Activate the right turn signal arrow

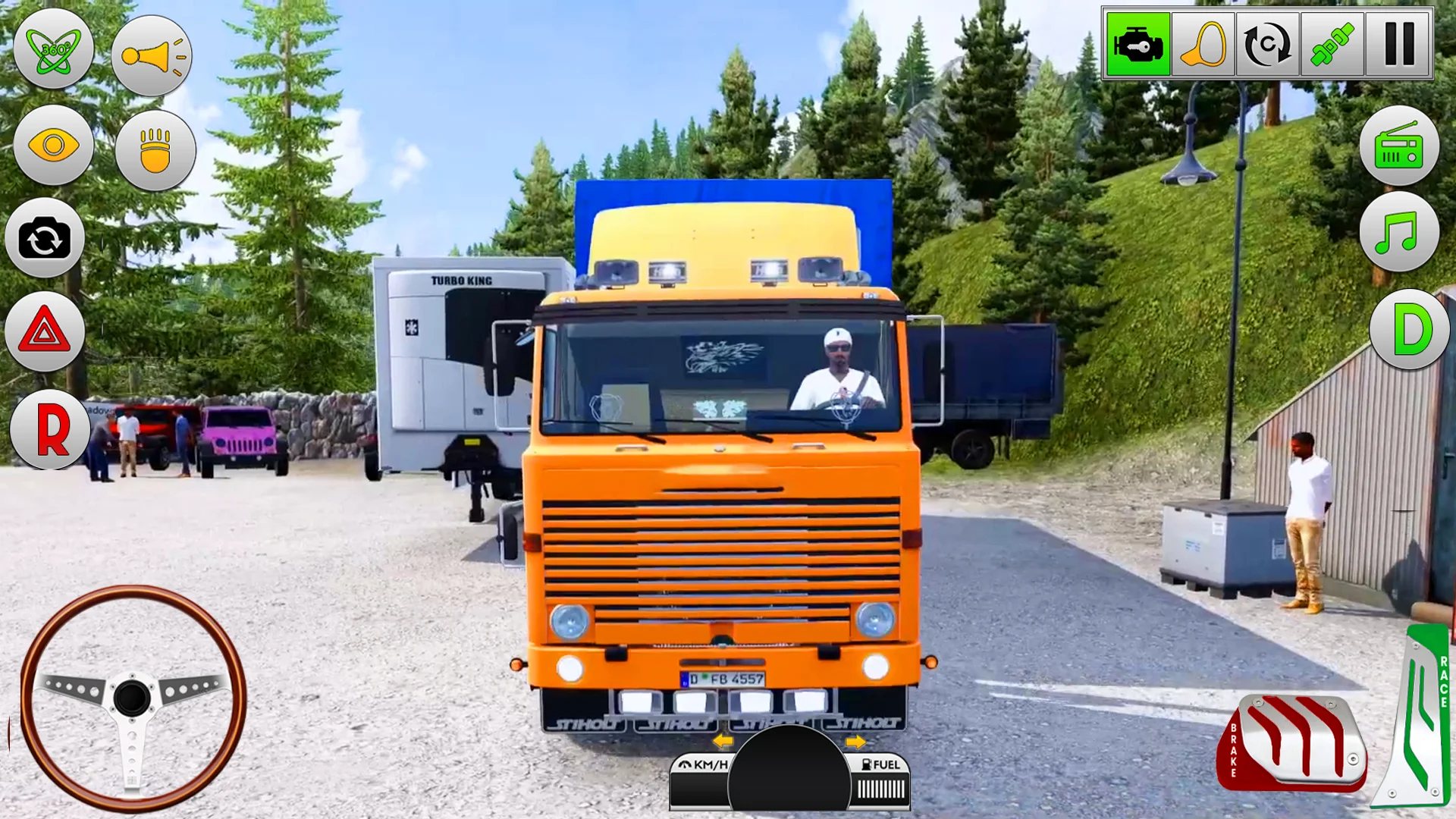point(855,741)
